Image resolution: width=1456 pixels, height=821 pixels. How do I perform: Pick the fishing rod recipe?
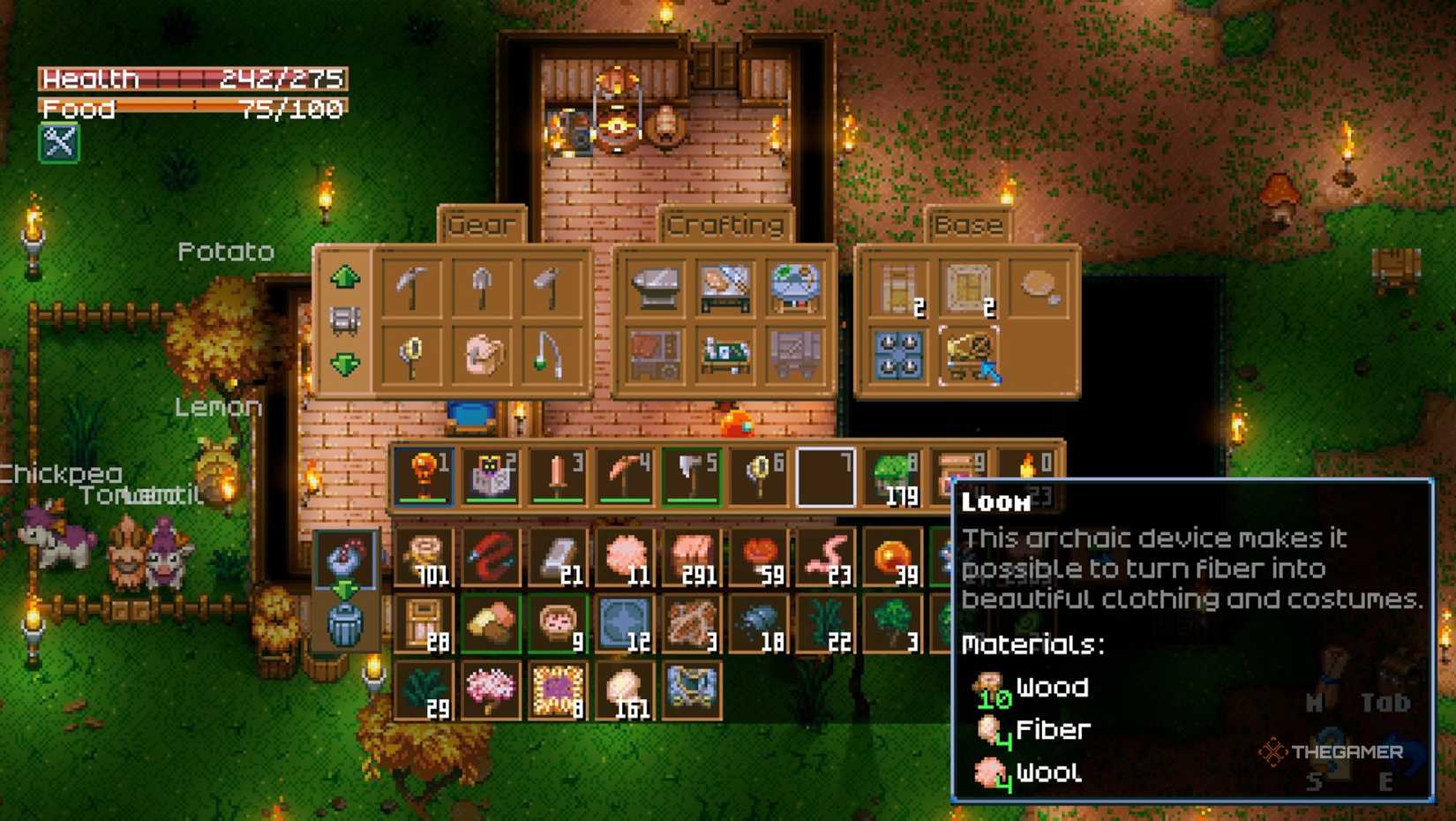pos(550,355)
